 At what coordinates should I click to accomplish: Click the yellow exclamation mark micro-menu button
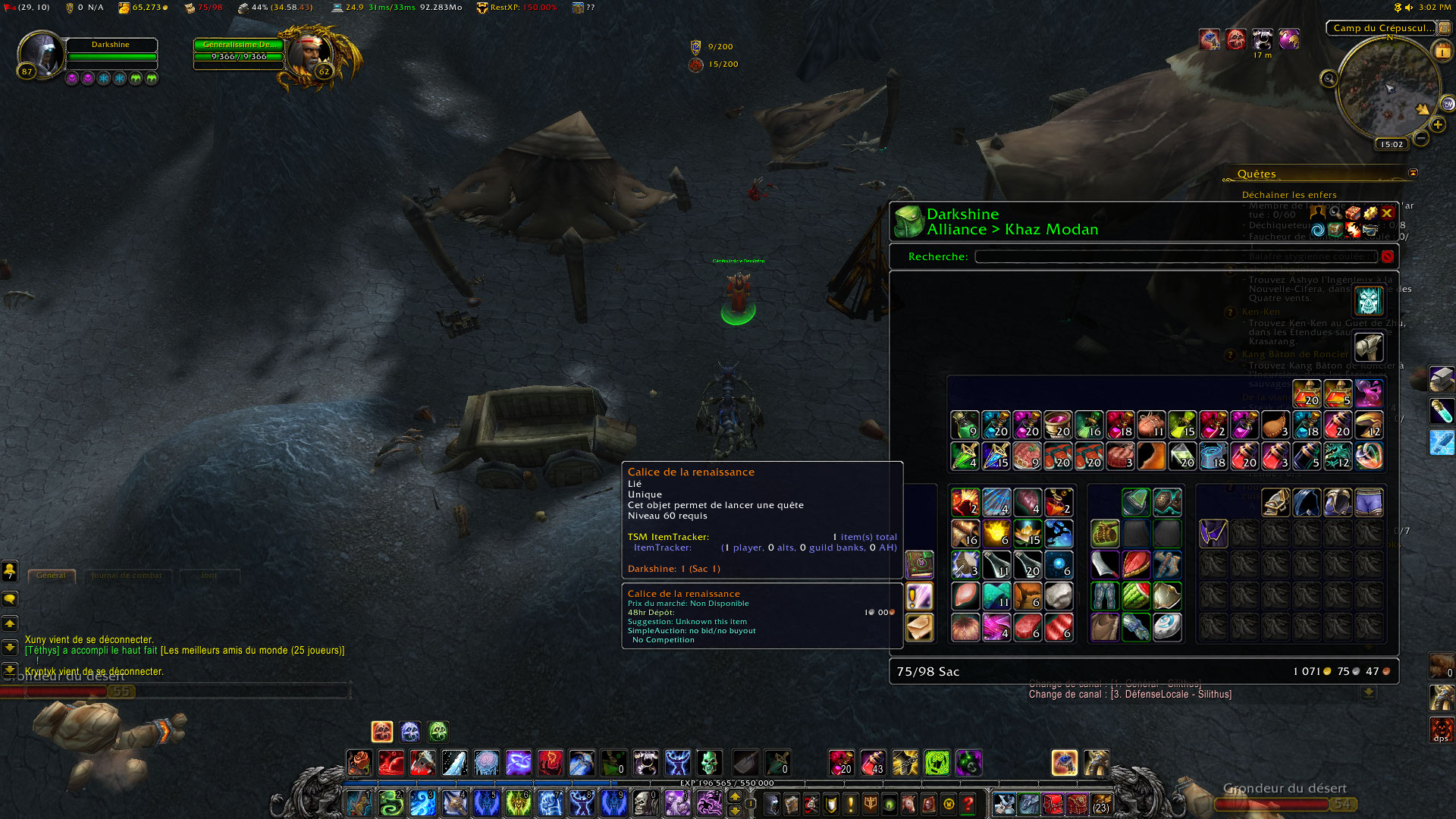point(851,803)
